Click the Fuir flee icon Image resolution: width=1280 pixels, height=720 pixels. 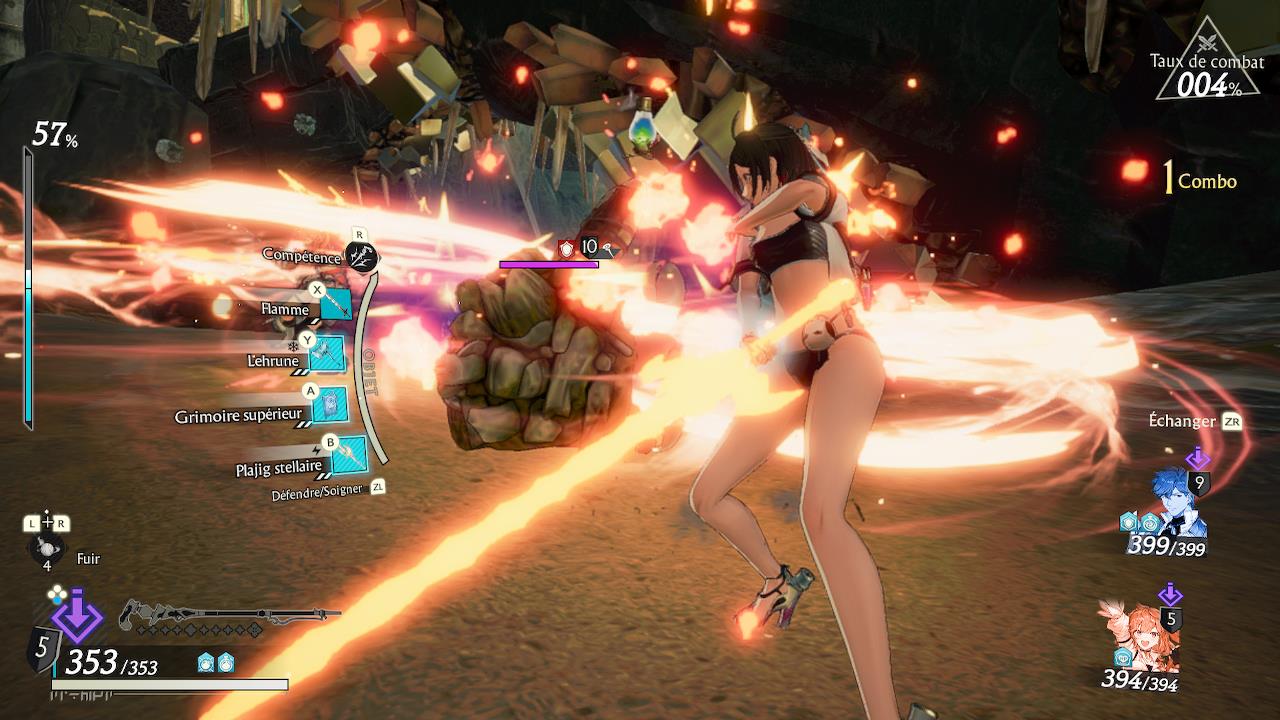click(x=46, y=548)
